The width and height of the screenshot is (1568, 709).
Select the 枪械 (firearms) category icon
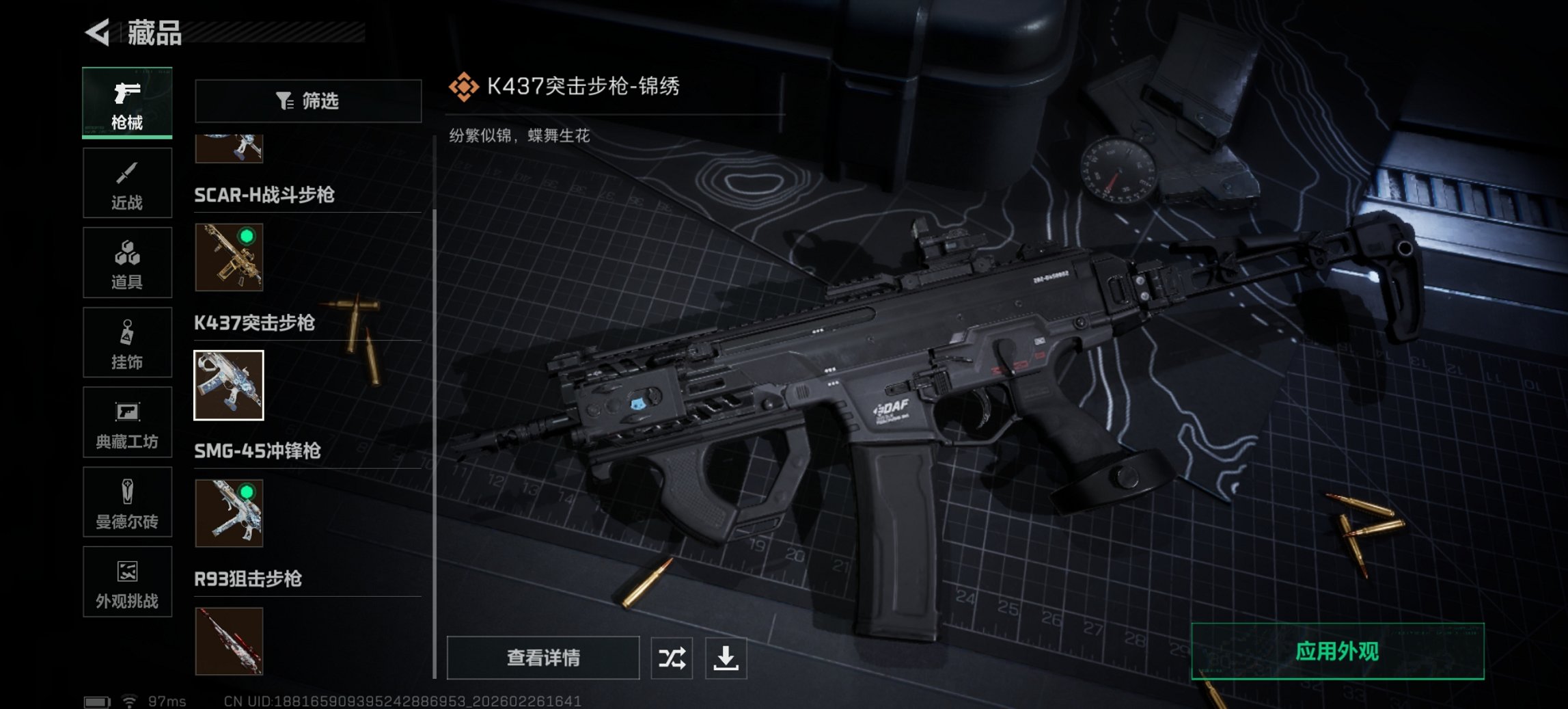[127, 103]
